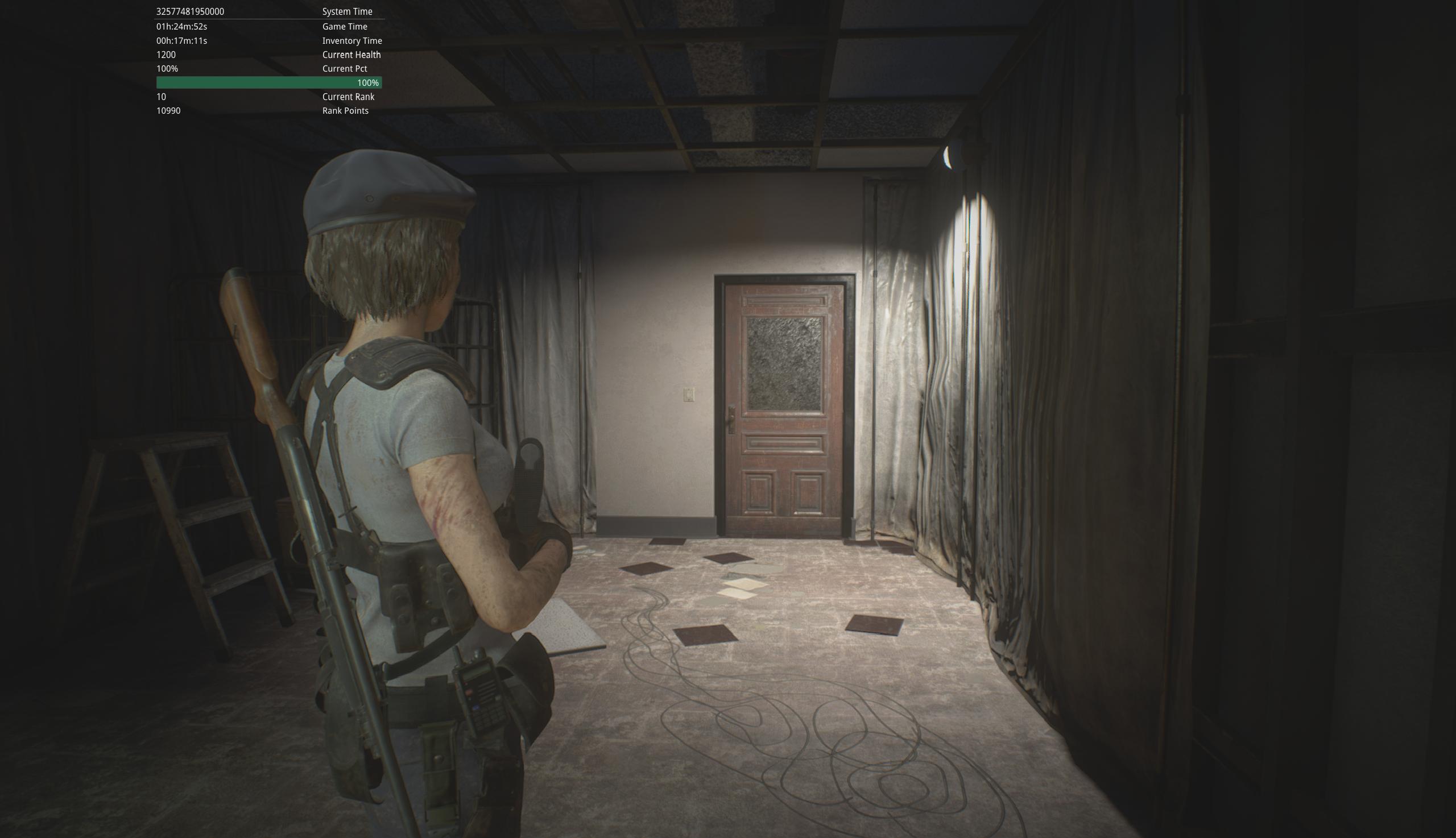Click the Rank Points value 10990
1456x838 pixels.
click(x=169, y=110)
